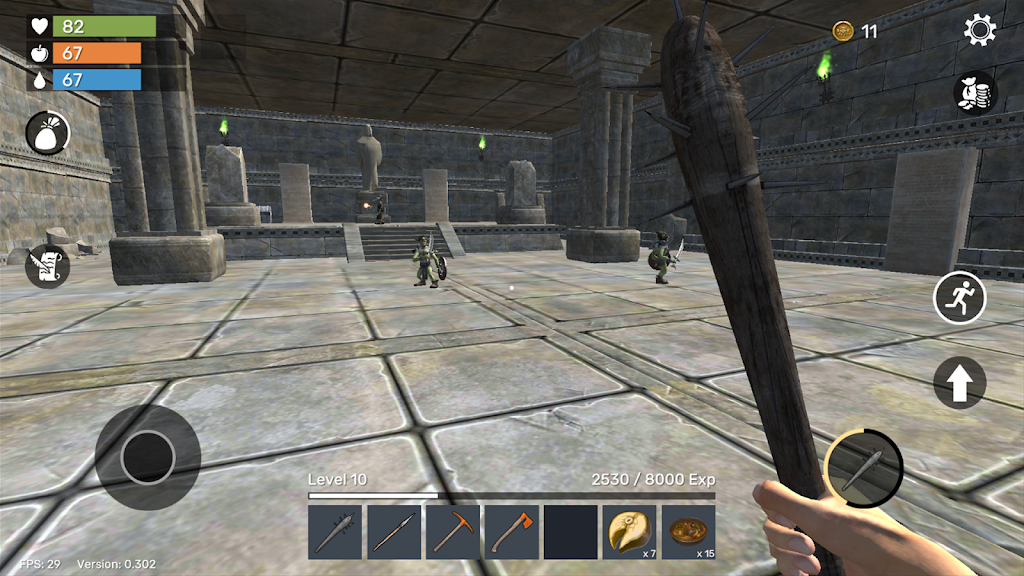Tap the virtual movement joystick
This screenshot has height=576, width=1024.
[x=148, y=458]
